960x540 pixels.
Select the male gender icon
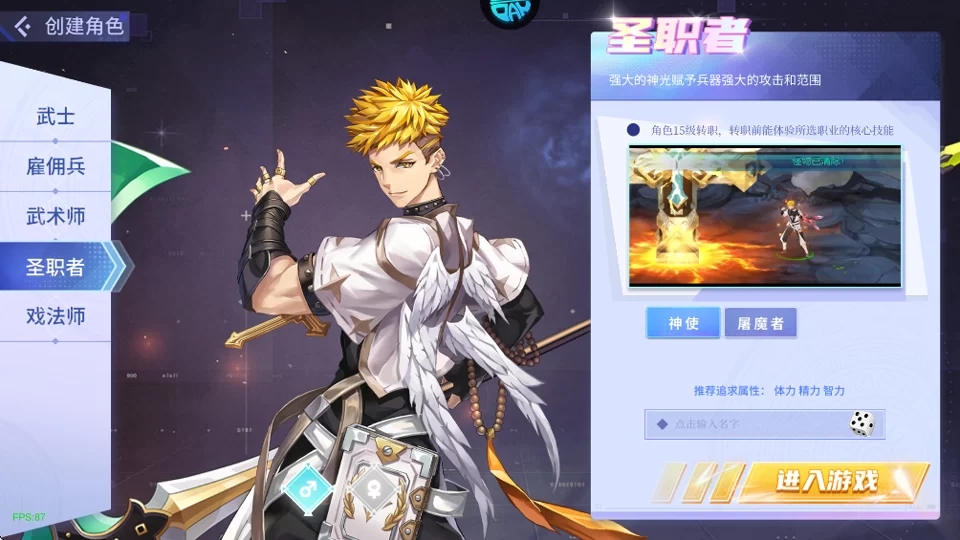(306, 487)
